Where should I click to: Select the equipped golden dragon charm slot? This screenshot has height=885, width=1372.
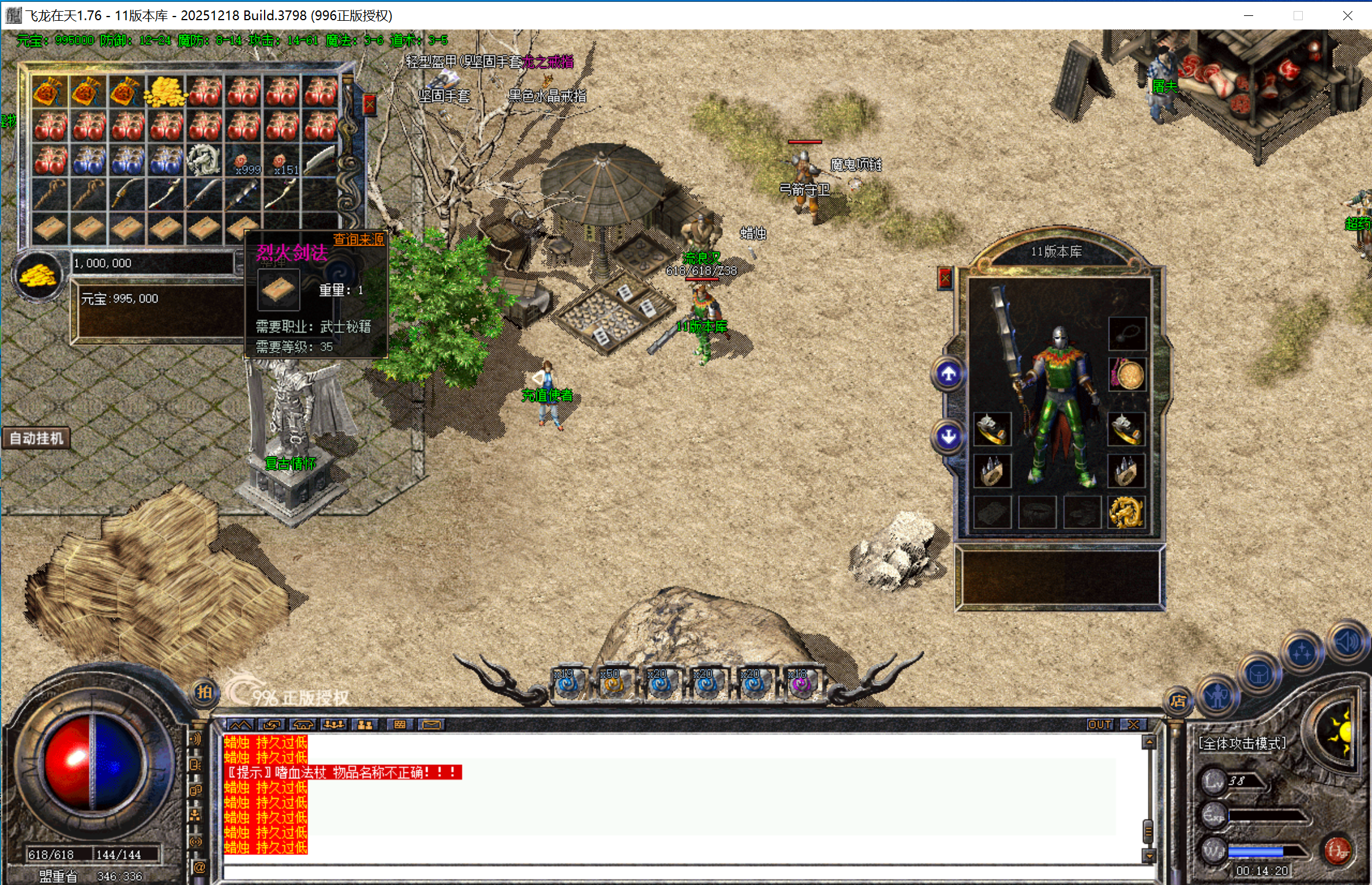click(1126, 512)
